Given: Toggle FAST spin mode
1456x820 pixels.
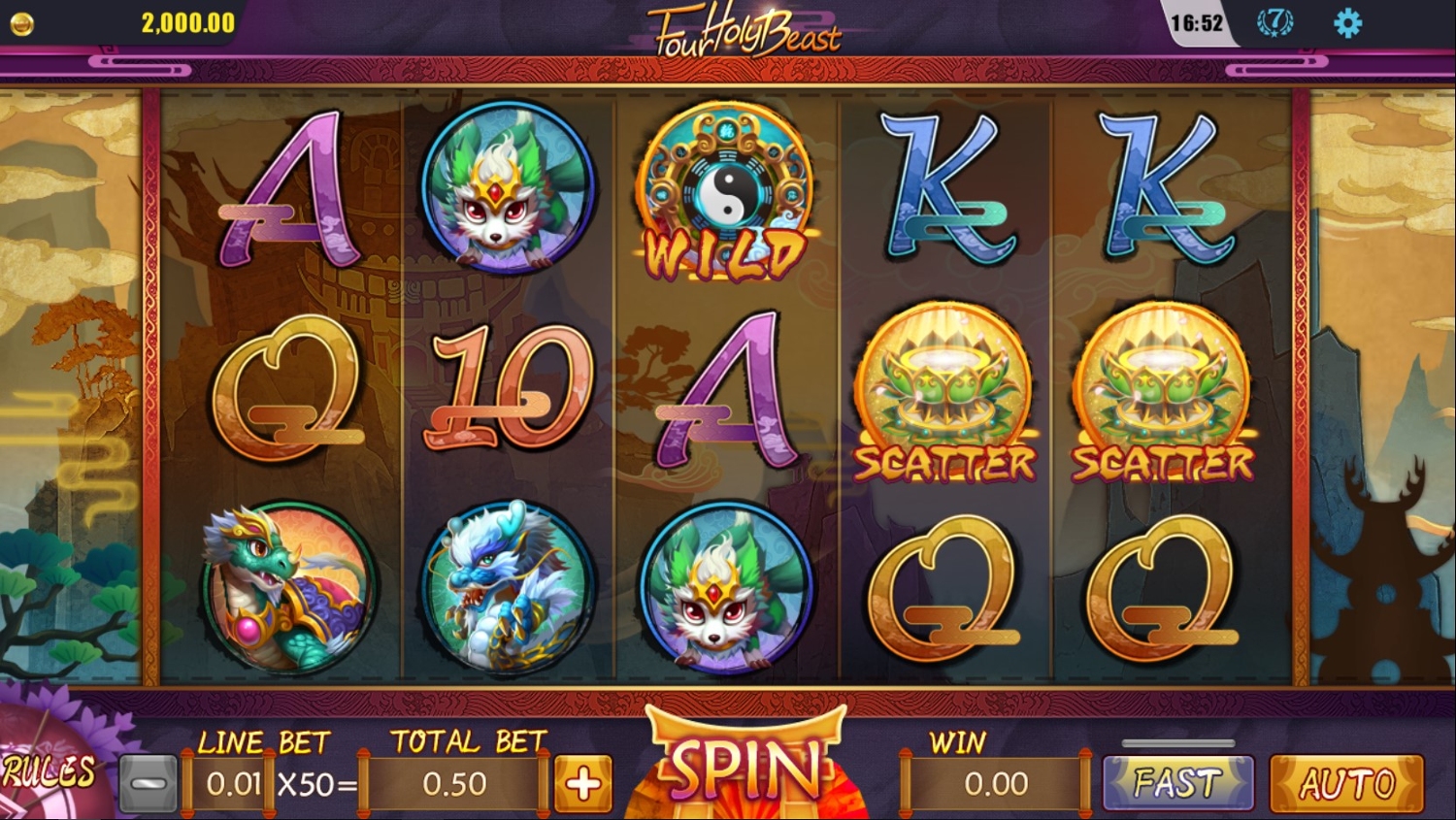Looking at the screenshot, I should [1177, 782].
